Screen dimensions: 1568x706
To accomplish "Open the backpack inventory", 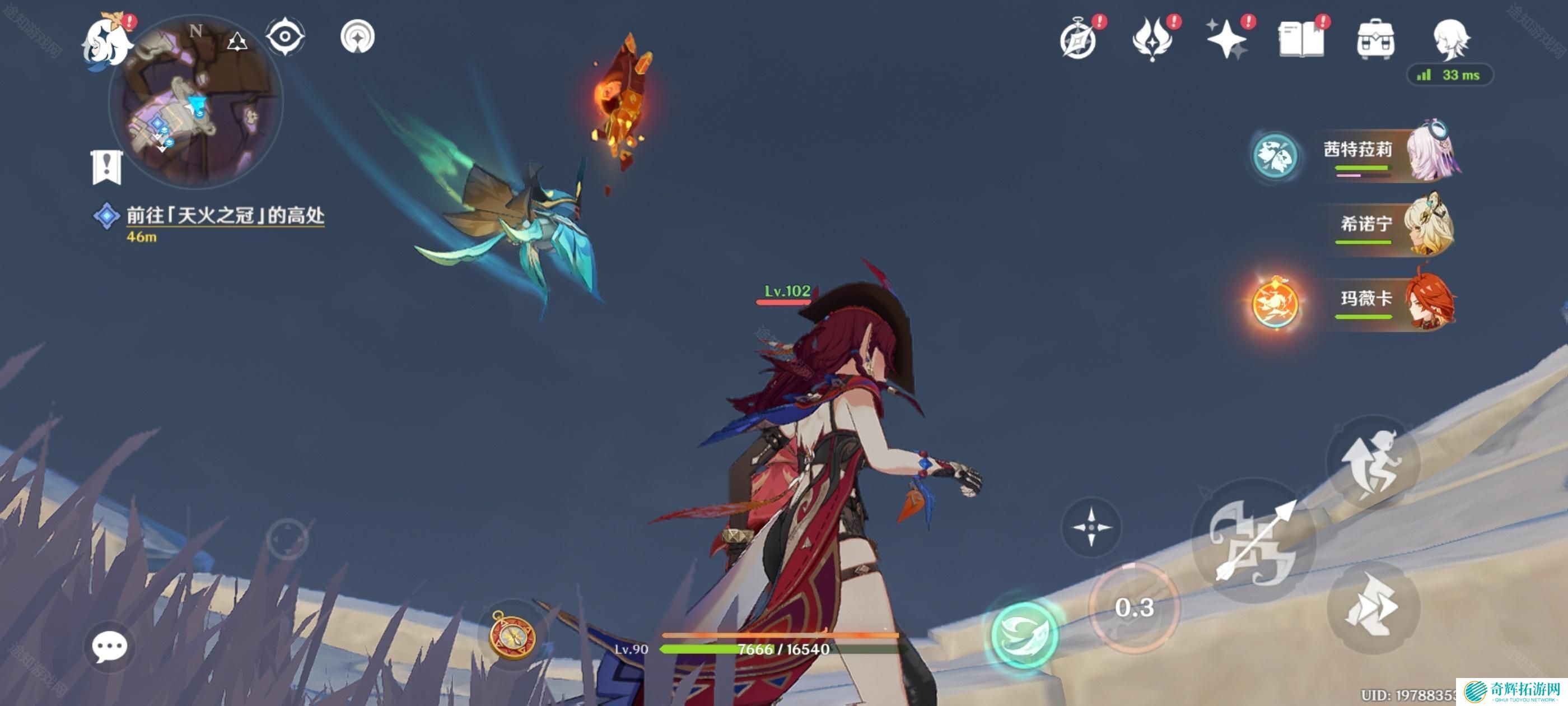I will 1376,40.
